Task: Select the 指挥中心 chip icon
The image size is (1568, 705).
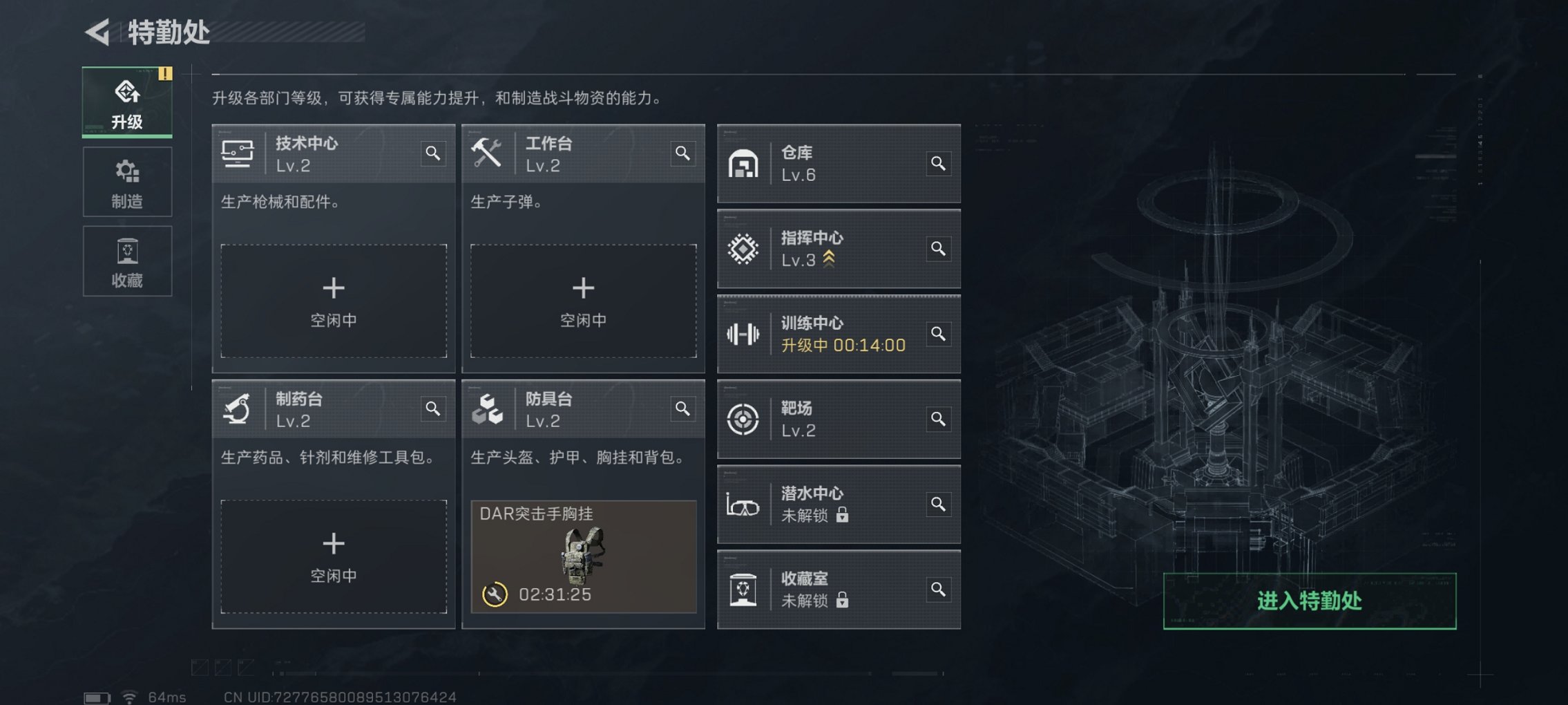Action: [x=745, y=249]
